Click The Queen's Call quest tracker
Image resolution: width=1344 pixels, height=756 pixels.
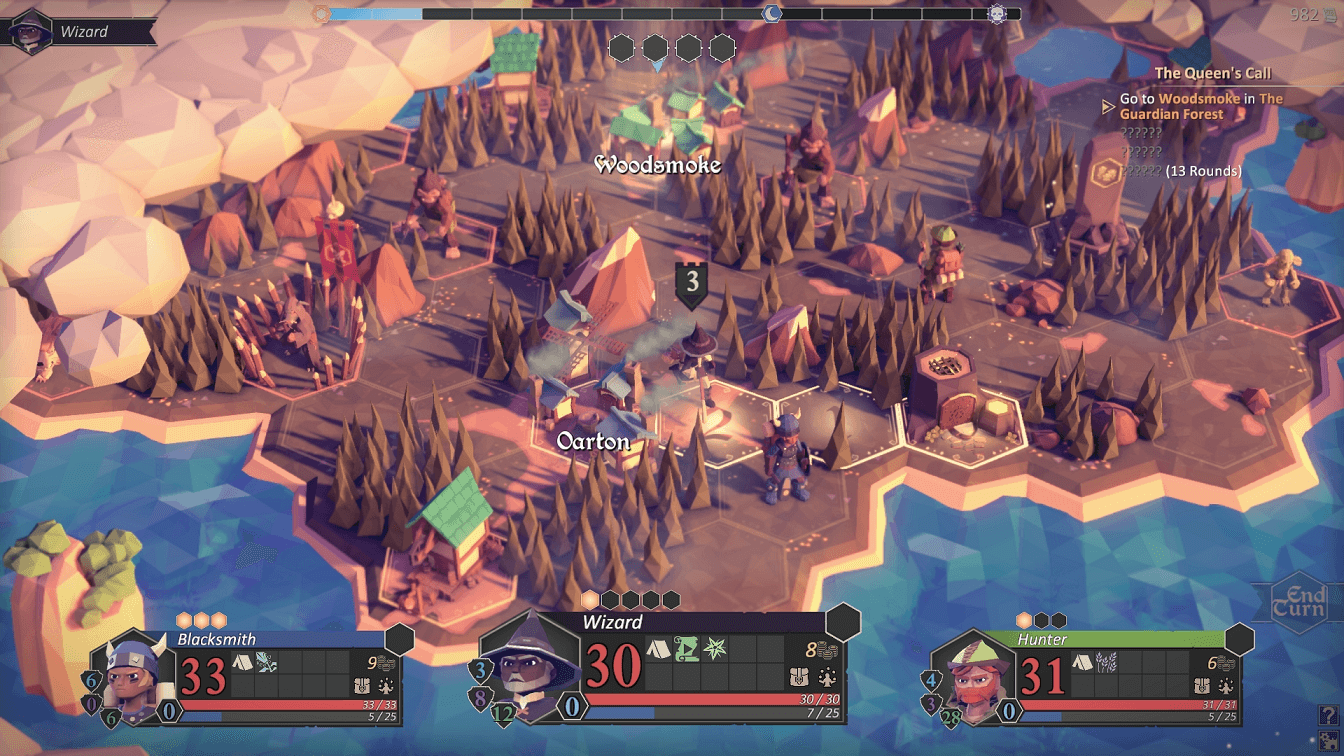(x=1212, y=73)
